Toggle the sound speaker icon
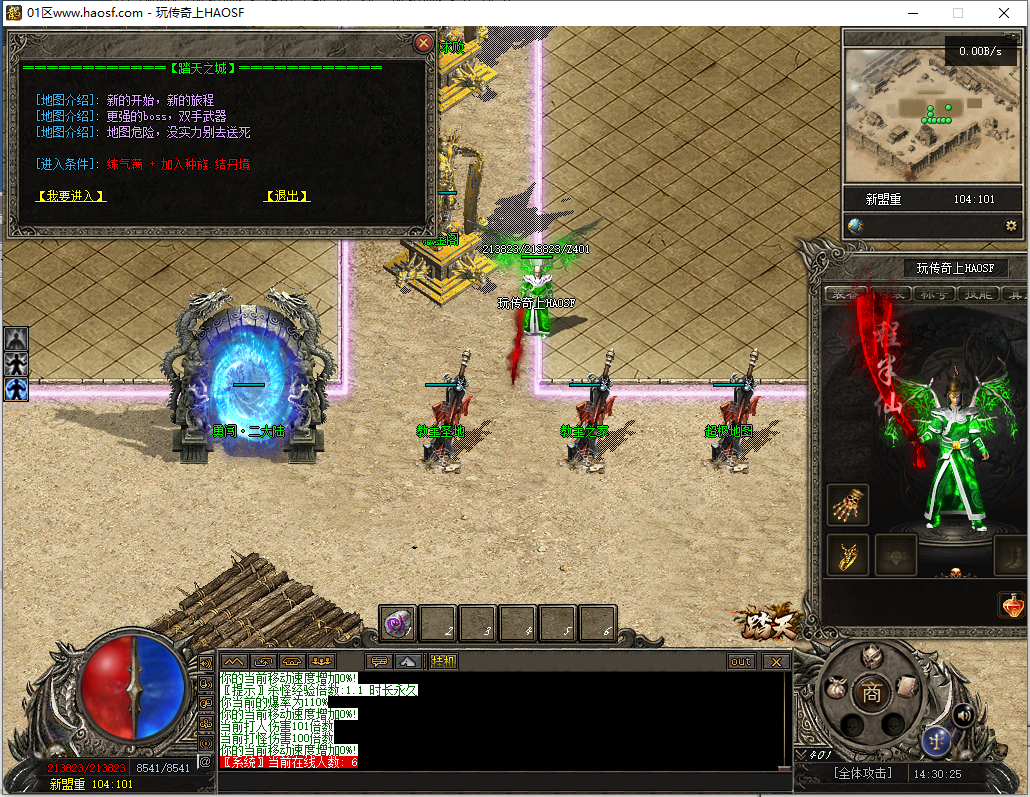The height and width of the screenshot is (797, 1030). [963, 714]
